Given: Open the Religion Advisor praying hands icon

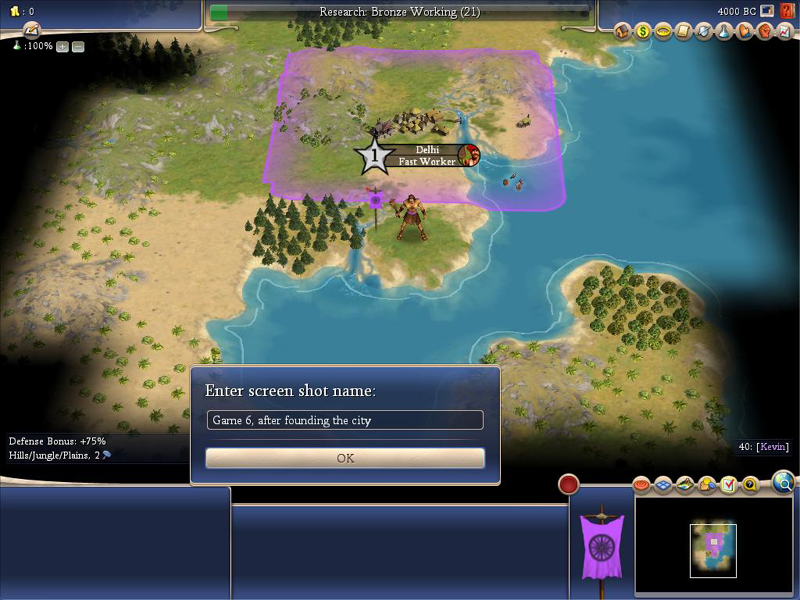Looking at the screenshot, I should [744, 32].
